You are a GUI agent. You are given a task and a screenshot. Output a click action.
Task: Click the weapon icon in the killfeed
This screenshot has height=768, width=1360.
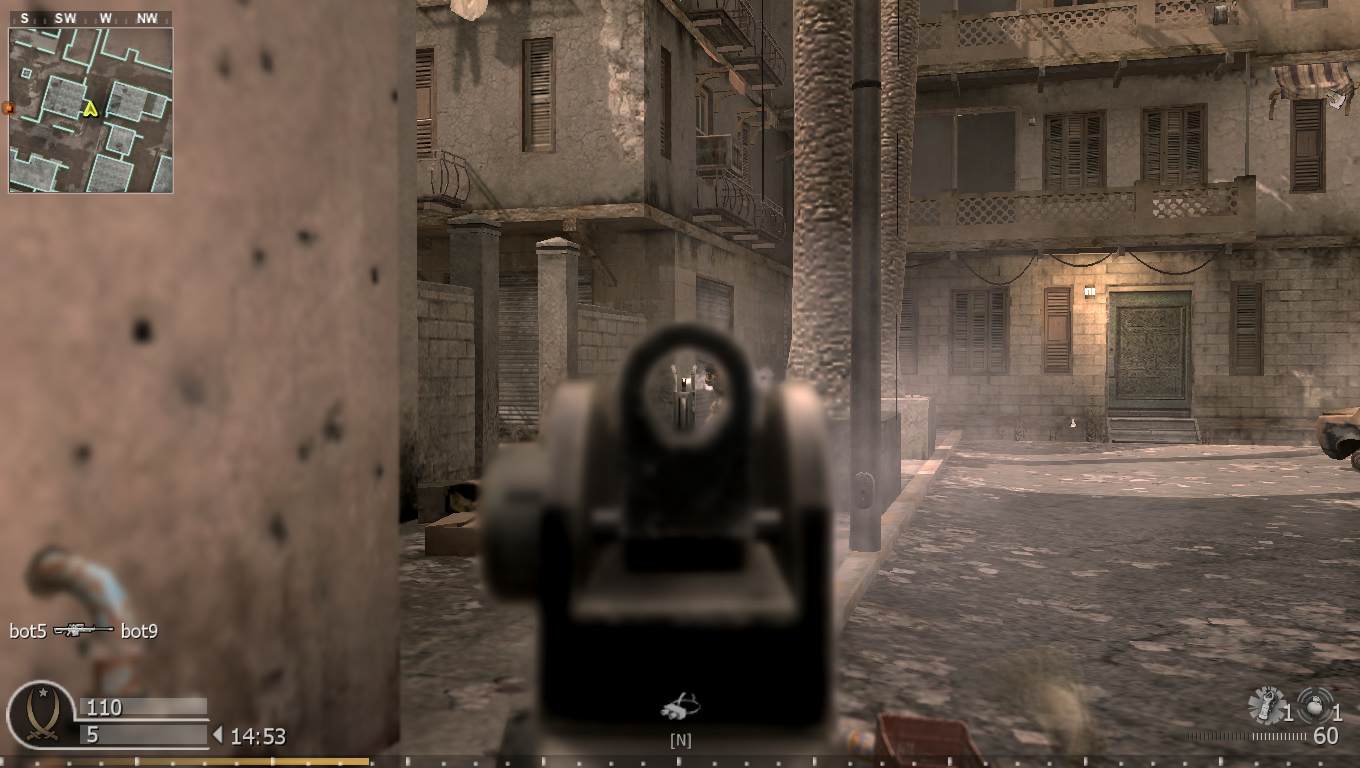click(84, 631)
